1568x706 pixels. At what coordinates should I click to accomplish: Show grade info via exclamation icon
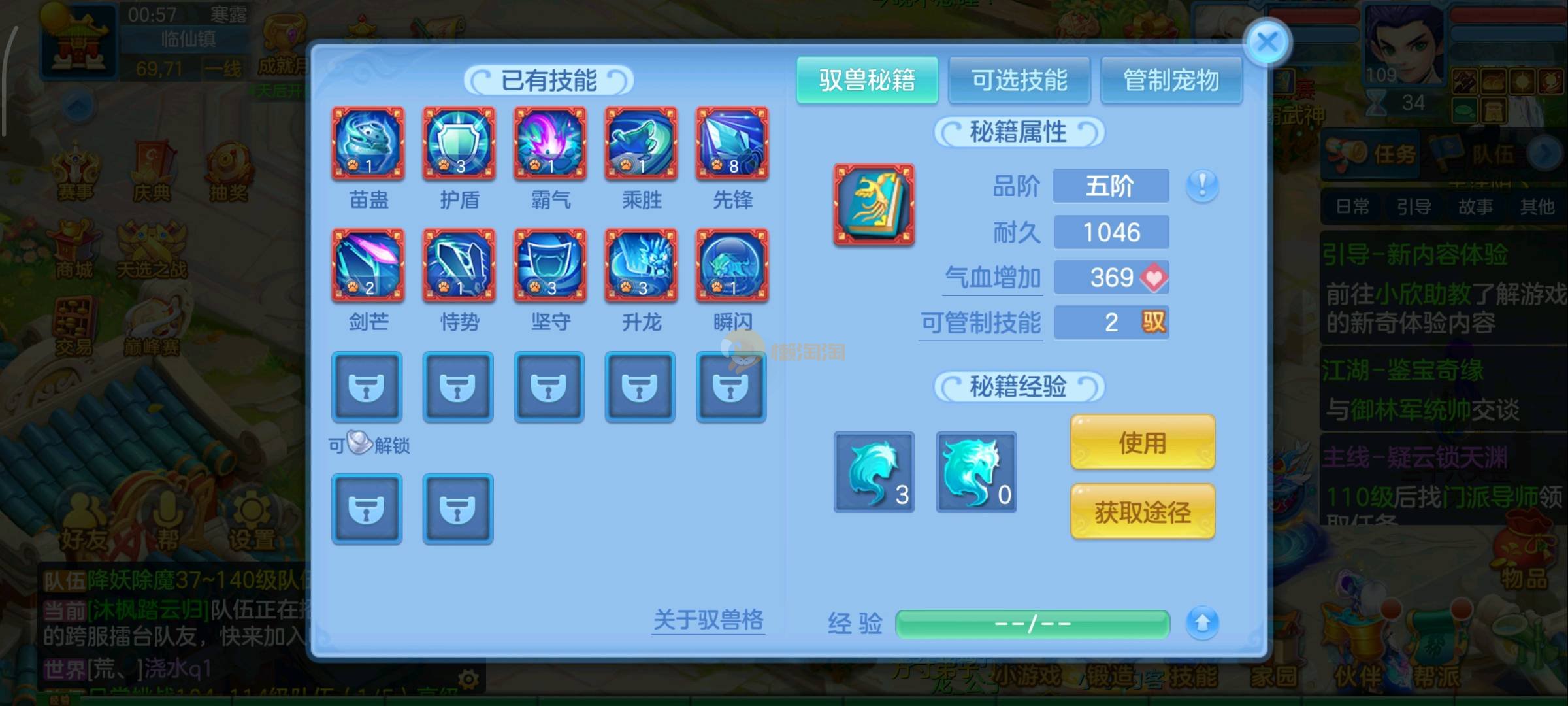[x=1202, y=186]
